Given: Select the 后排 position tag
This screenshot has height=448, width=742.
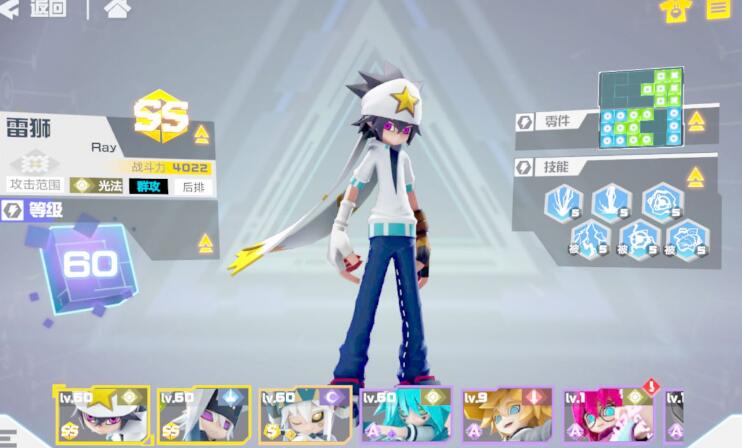Looking at the screenshot, I should pyautogui.click(x=193, y=185).
